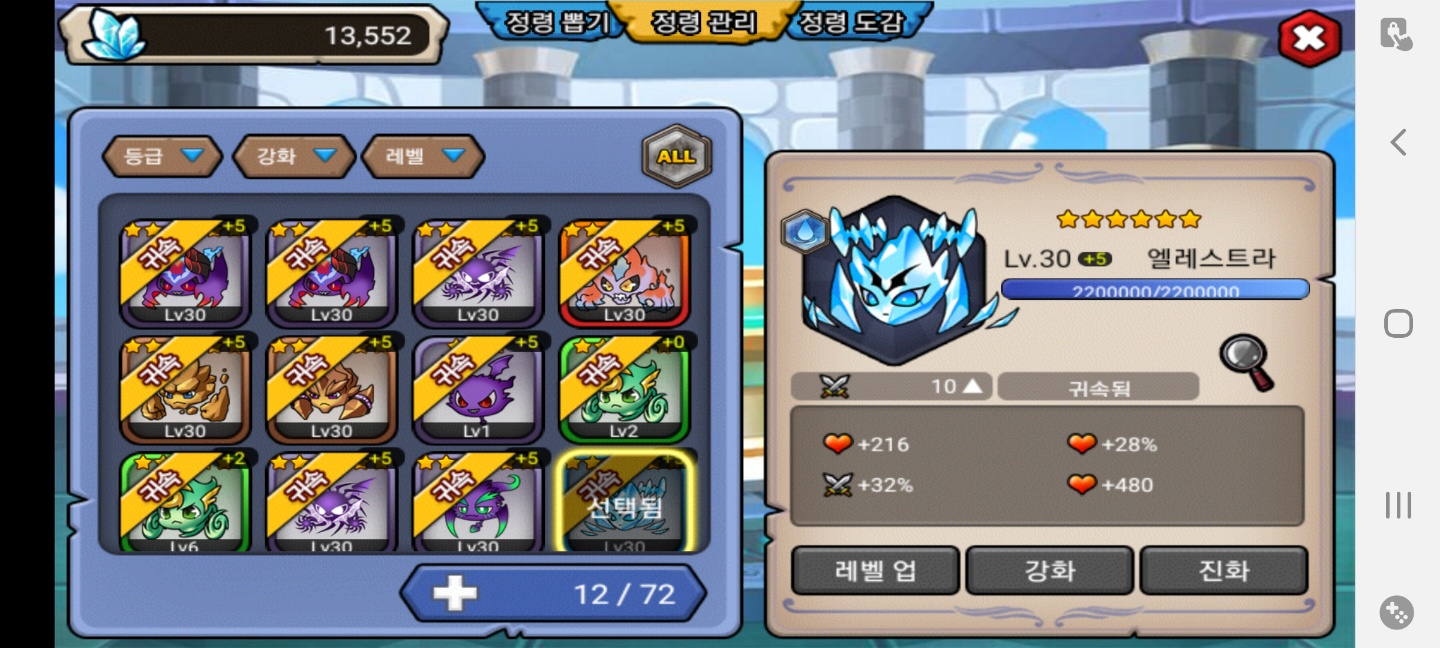1440x648 pixels.
Task: Open the 레벨 filter dropdown
Action: coord(423,156)
